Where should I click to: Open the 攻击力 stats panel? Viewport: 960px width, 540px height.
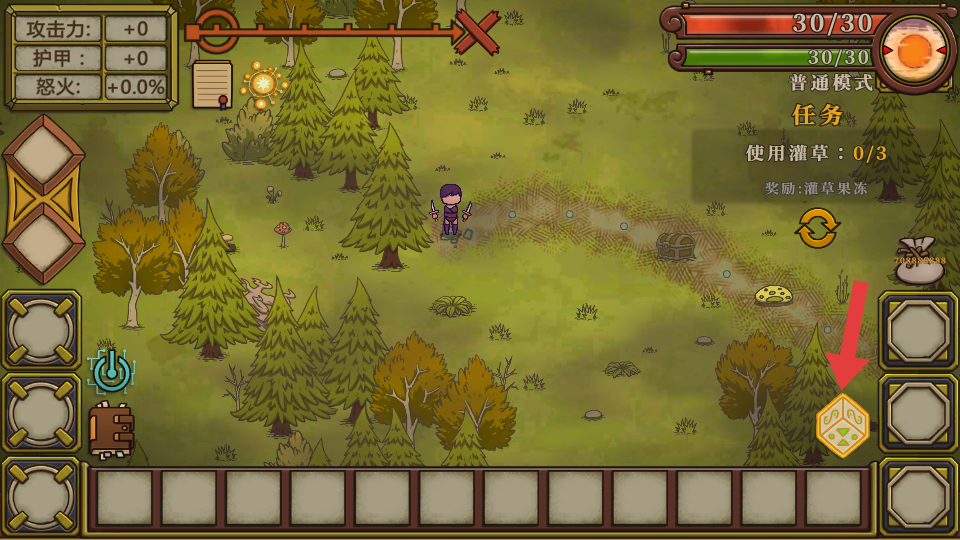[x=90, y=57]
